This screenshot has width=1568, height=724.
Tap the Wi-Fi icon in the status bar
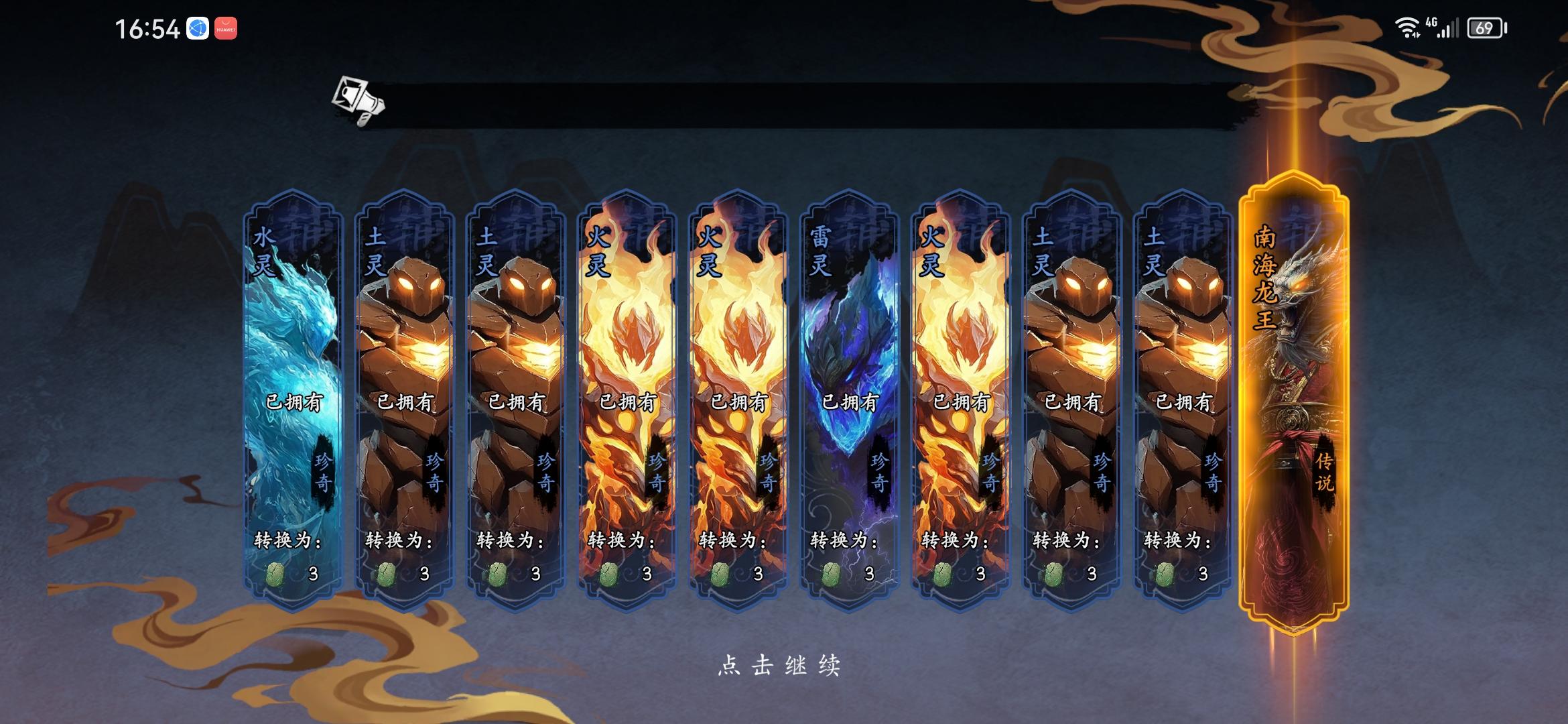coord(1409,28)
